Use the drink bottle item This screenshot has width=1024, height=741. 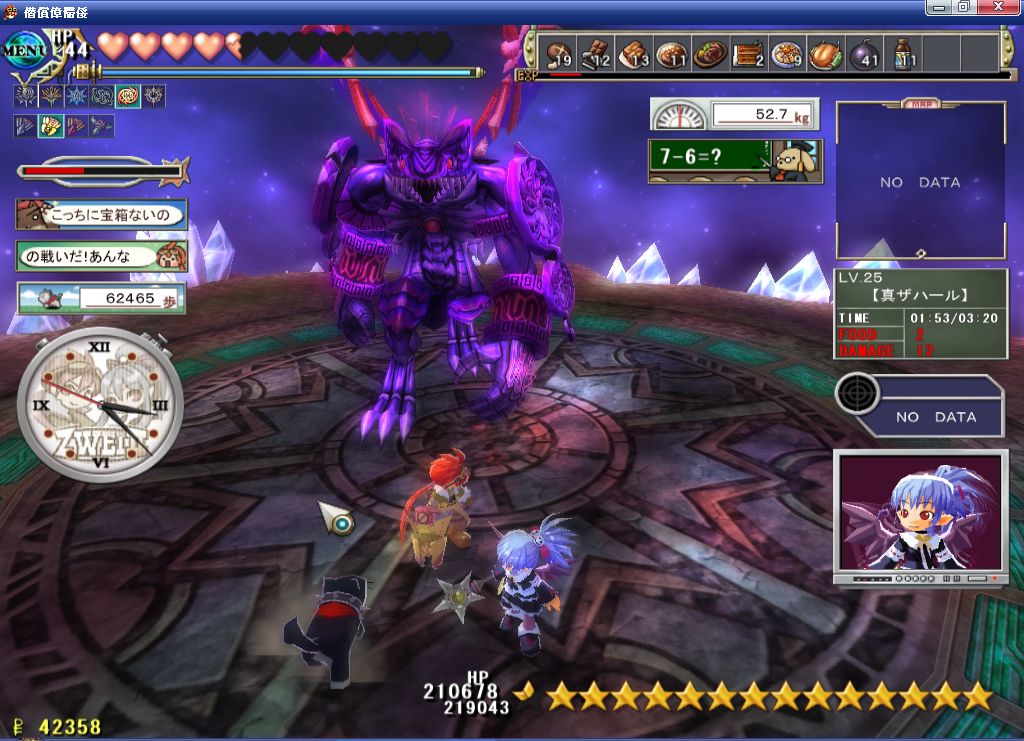coord(903,54)
